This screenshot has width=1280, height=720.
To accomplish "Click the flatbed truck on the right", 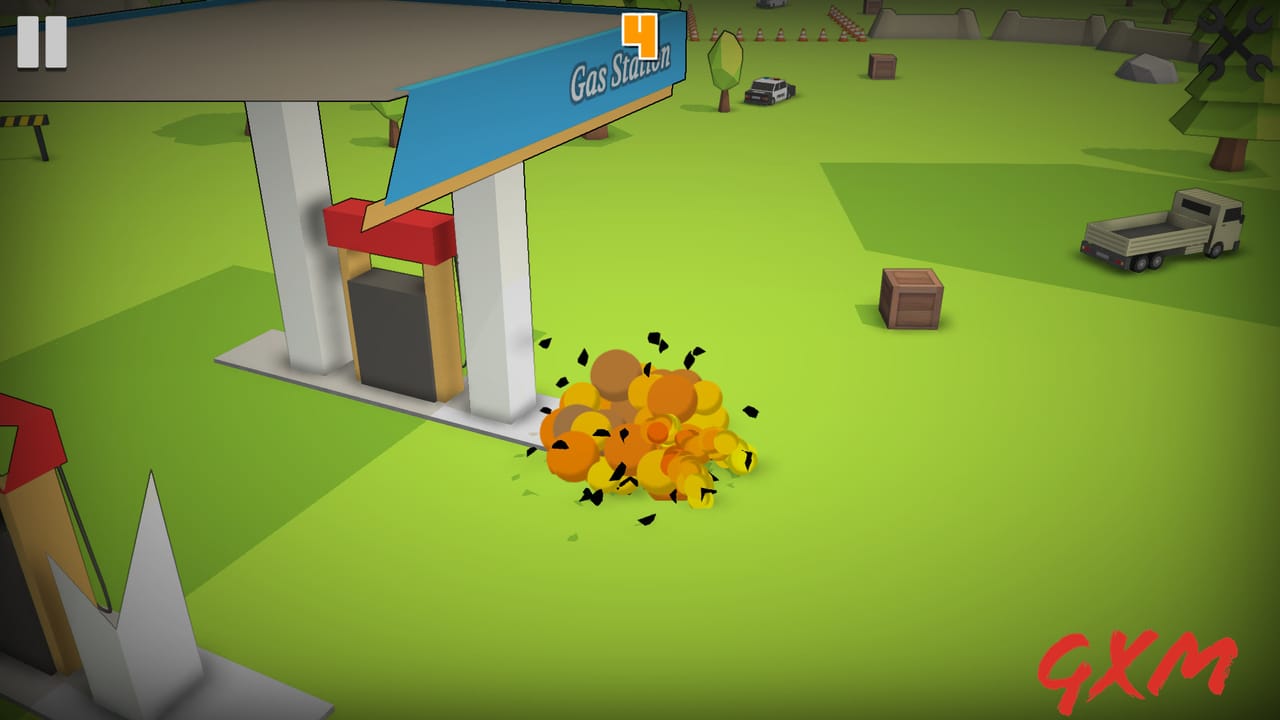I will 1160,225.
